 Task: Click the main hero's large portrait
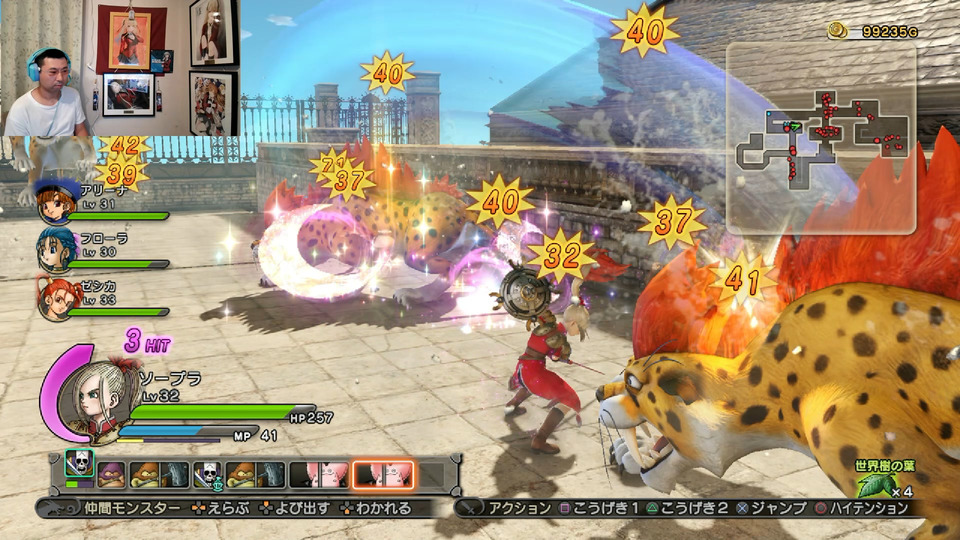(x=90, y=392)
